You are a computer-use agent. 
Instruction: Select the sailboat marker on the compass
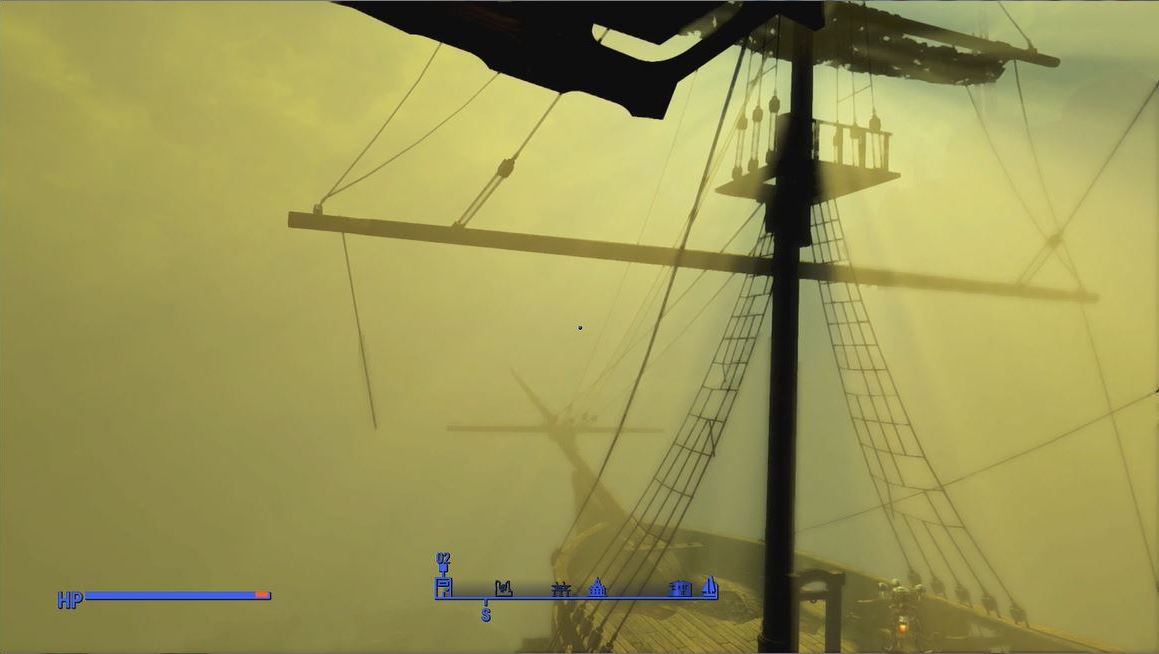click(710, 586)
